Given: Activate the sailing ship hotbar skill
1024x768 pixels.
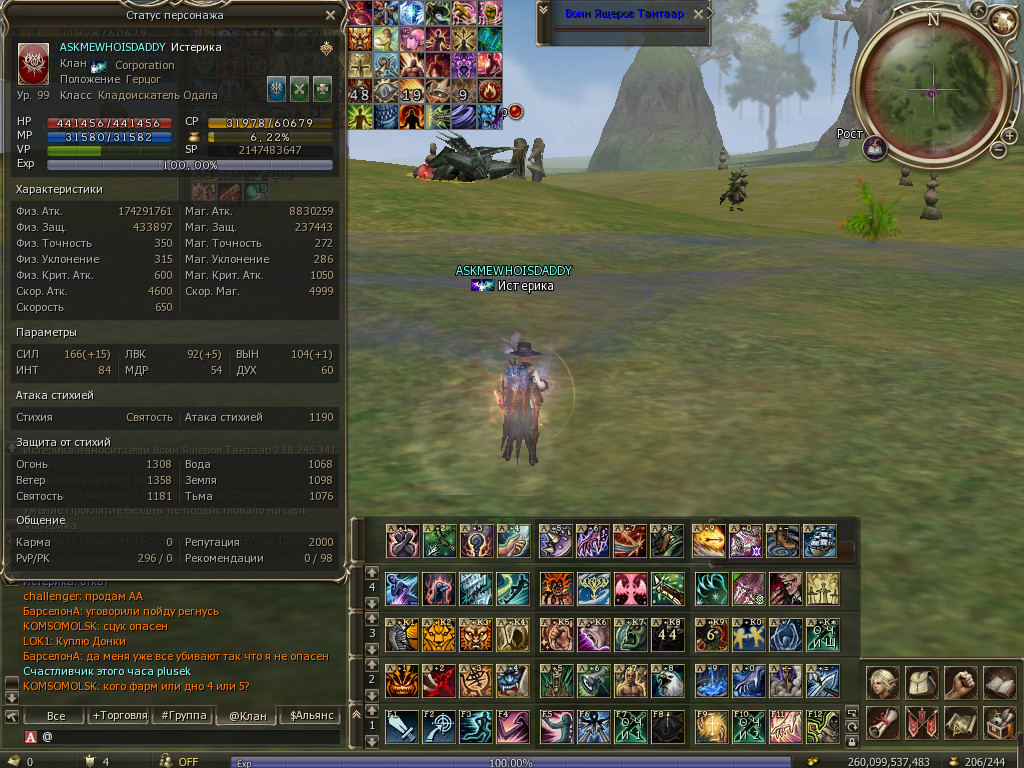Looking at the screenshot, I should (x=821, y=541).
